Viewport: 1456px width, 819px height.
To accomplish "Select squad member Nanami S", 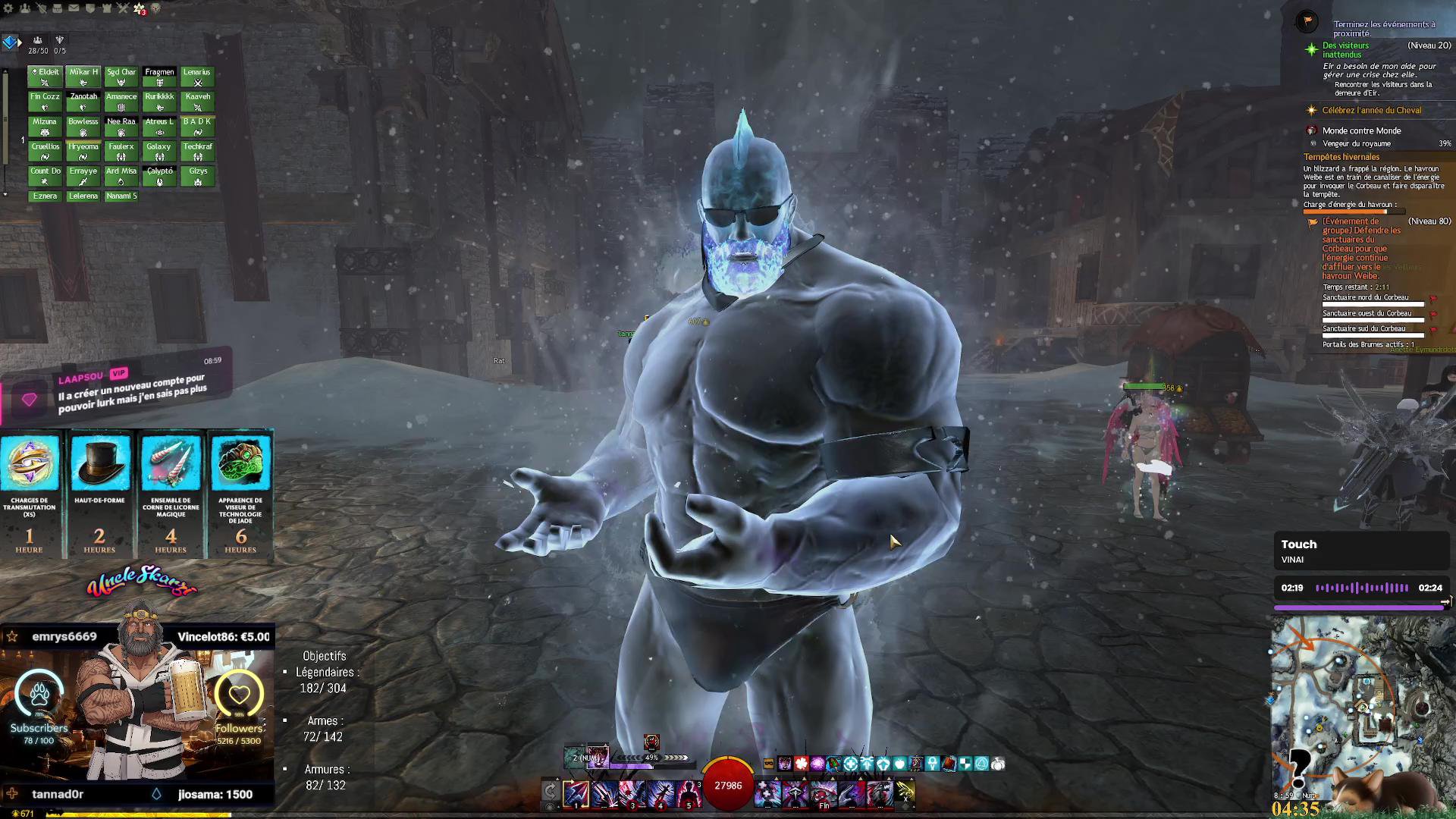I will pos(121,196).
